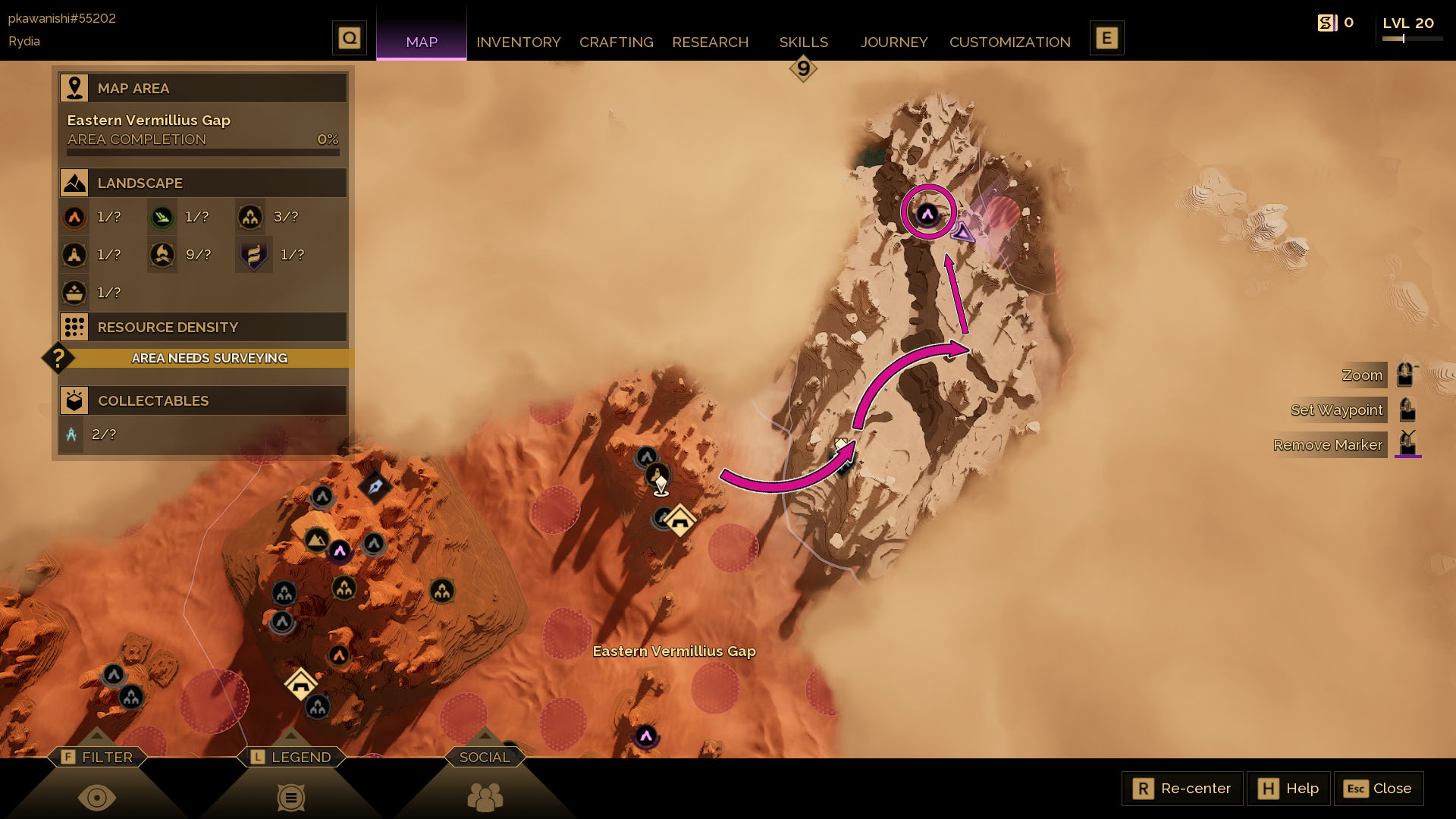
Task: Open the map Help
Action: tap(1288, 789)
